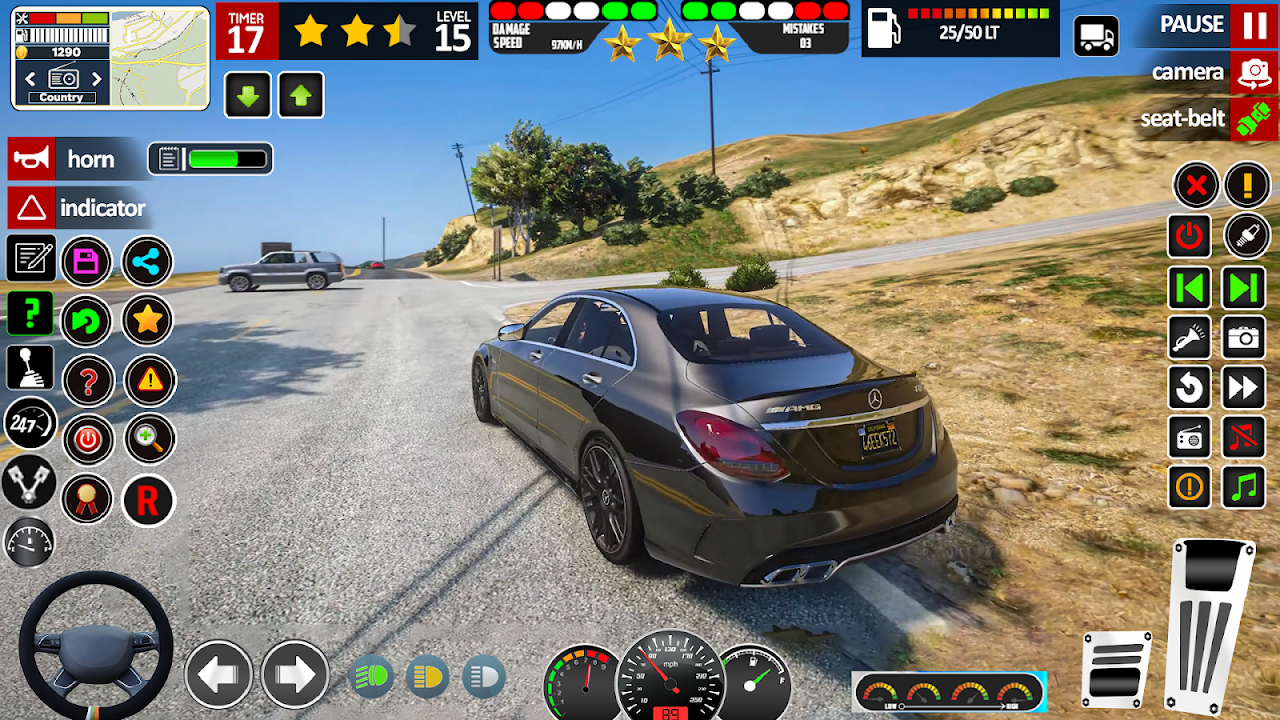
Task: Select the gear shifter icon
Action: 30,368
